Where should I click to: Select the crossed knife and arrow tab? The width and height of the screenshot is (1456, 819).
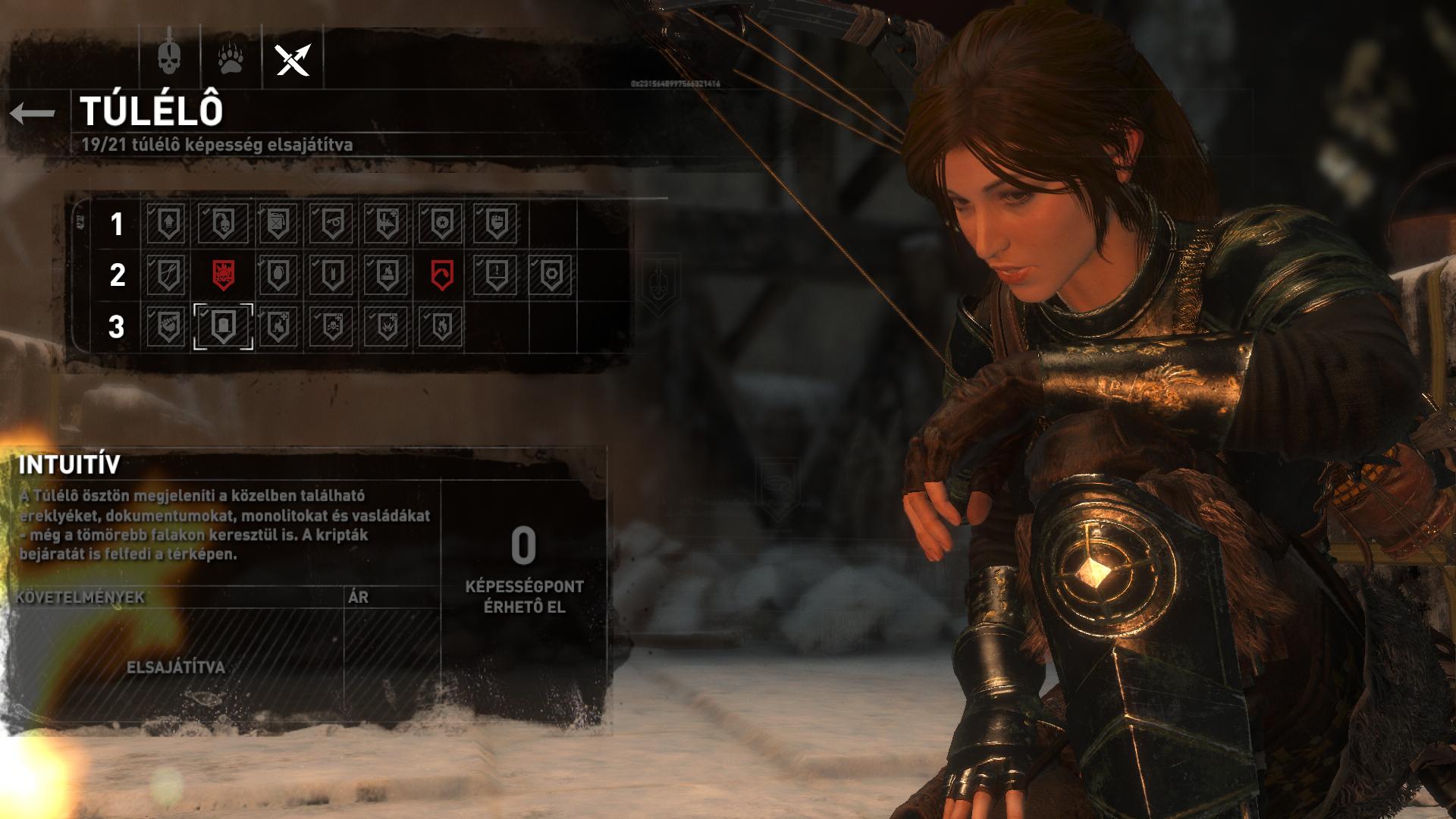coord(293,58)
